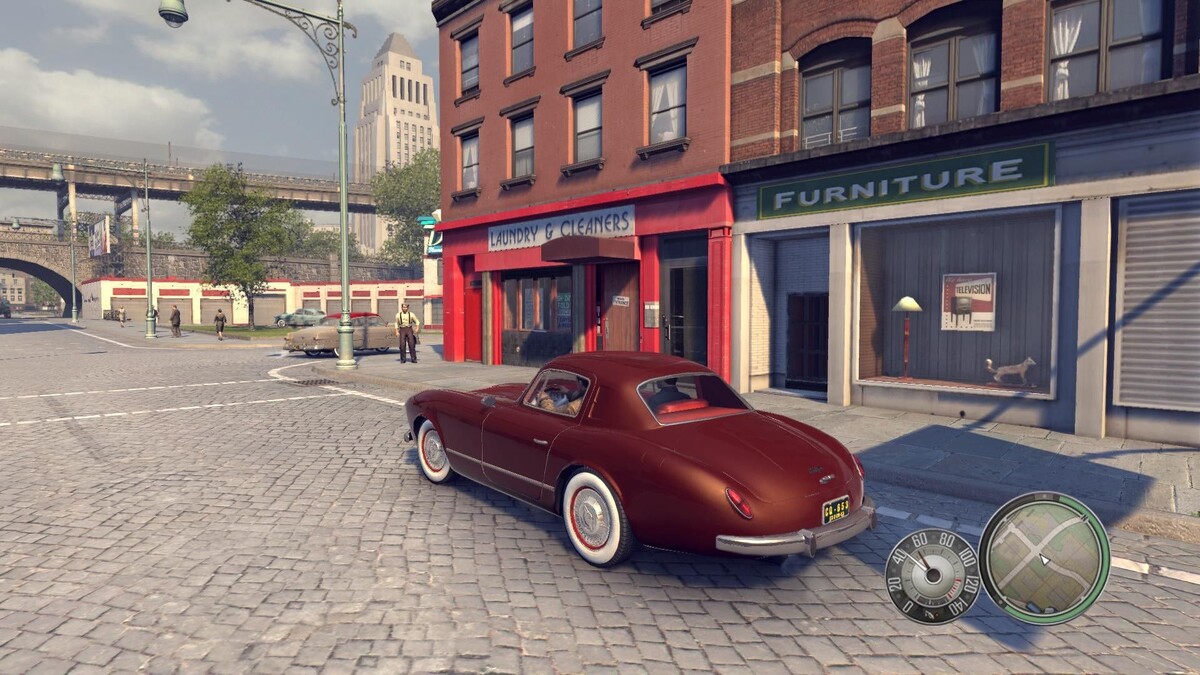Click the circular minimap
The image size is (1200, 675).
(1044, 558)
